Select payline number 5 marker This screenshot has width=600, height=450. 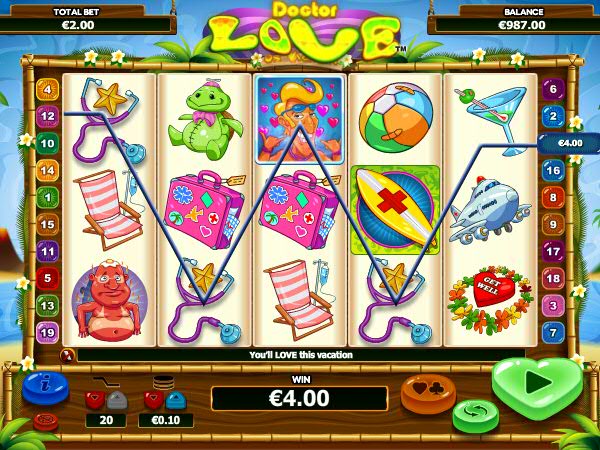[x=46, y=278]
